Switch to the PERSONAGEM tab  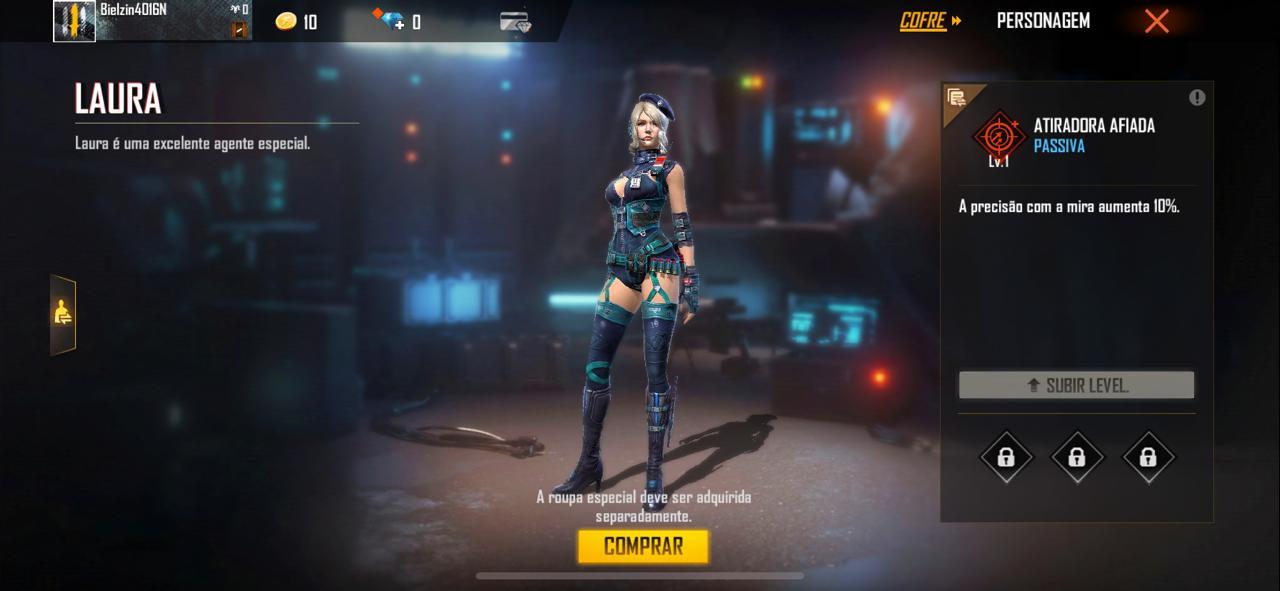(x=1043, y=21)
